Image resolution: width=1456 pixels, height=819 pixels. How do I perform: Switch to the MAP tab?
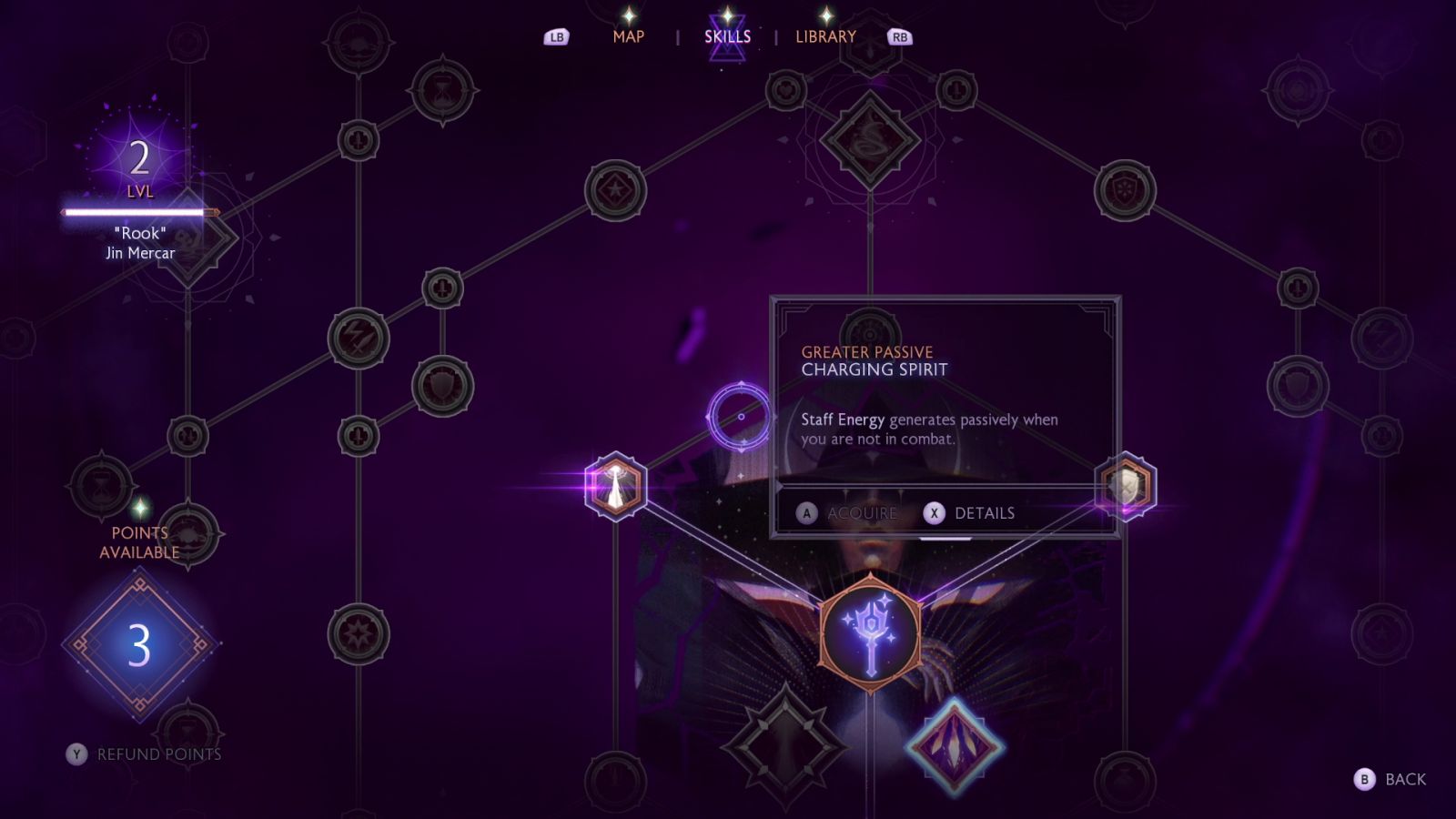pos(630,37)
